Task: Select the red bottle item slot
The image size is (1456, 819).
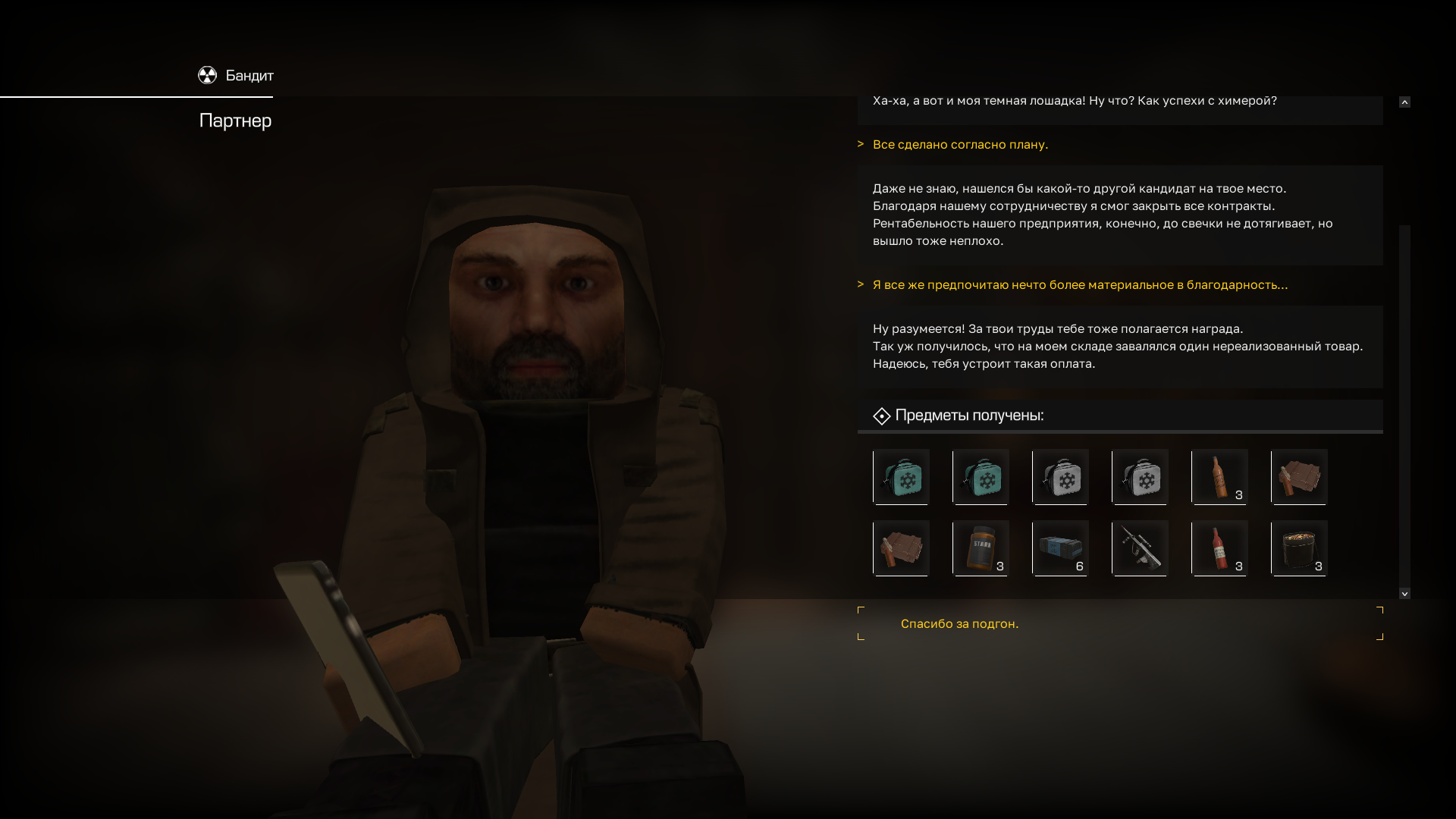Action: (1219, 548)
